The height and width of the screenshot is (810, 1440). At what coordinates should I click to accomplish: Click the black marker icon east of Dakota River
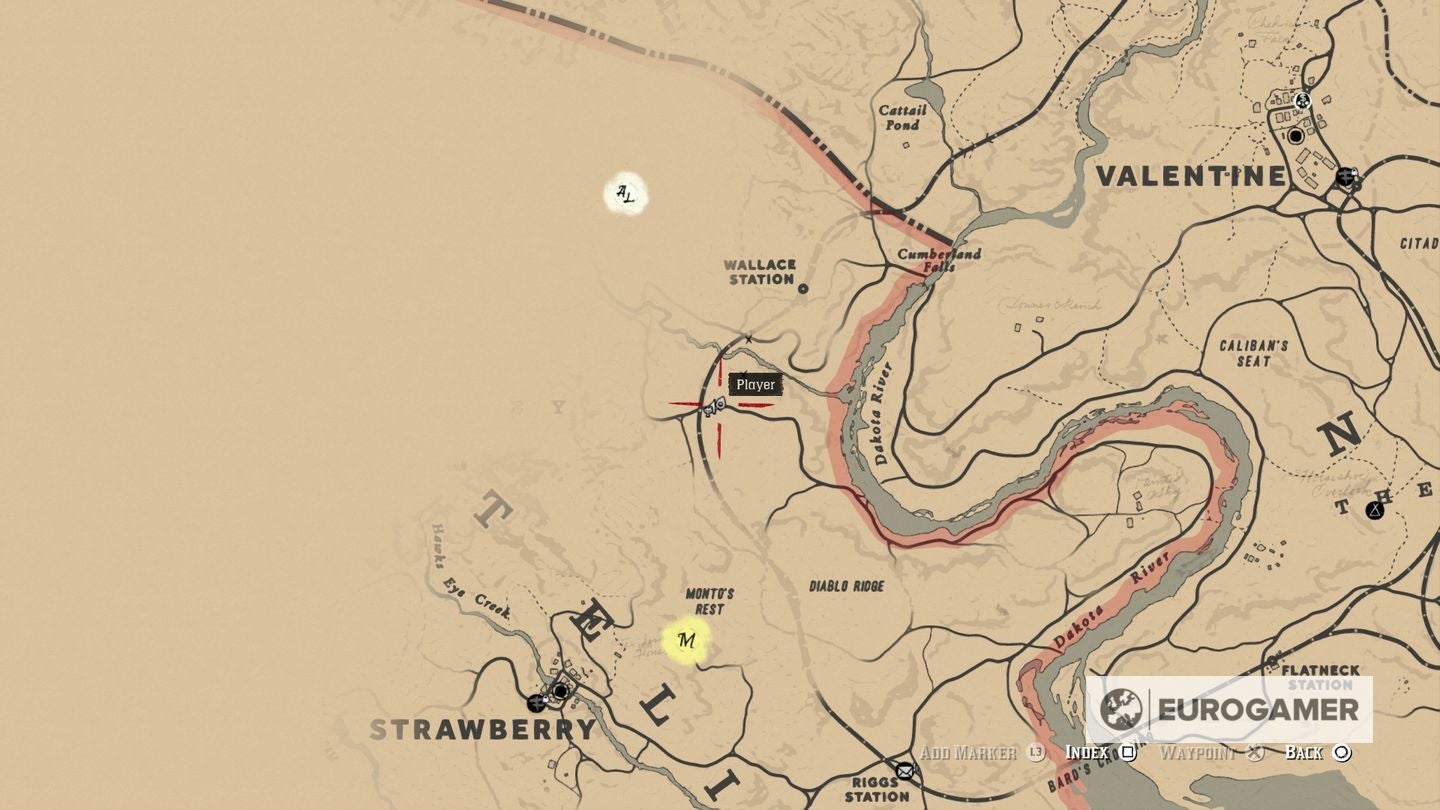[1375, 510]
